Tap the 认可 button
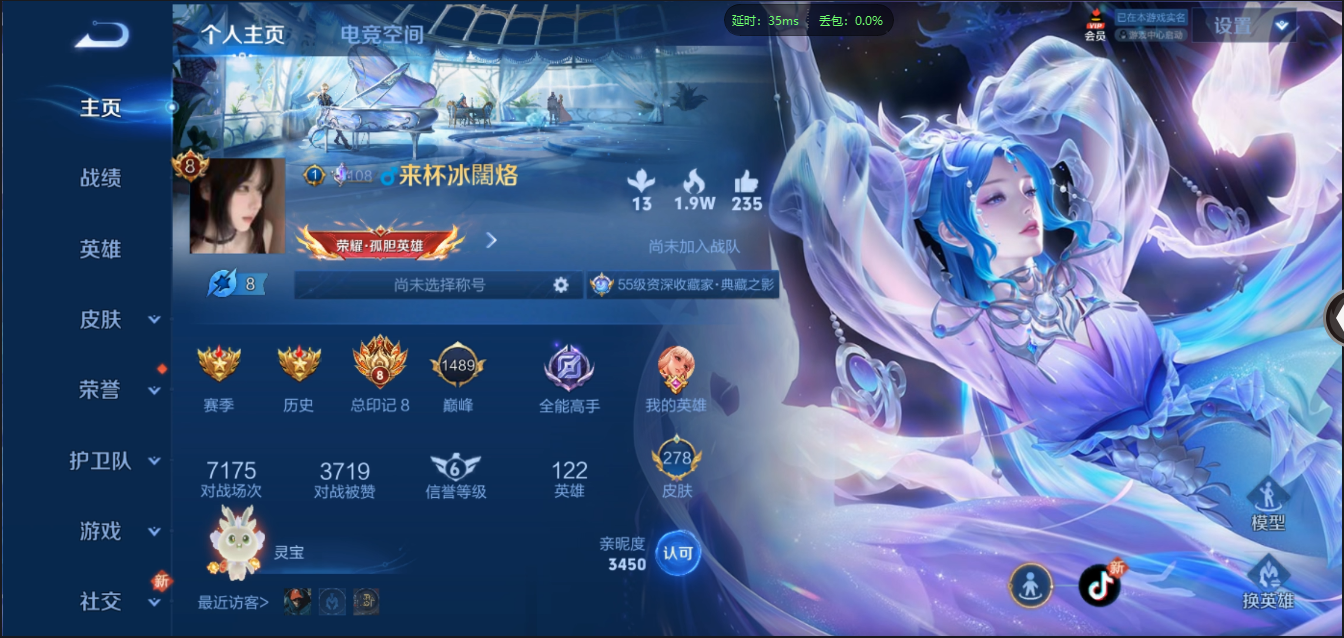The image size is (1344, 638). tap(678, 553)
